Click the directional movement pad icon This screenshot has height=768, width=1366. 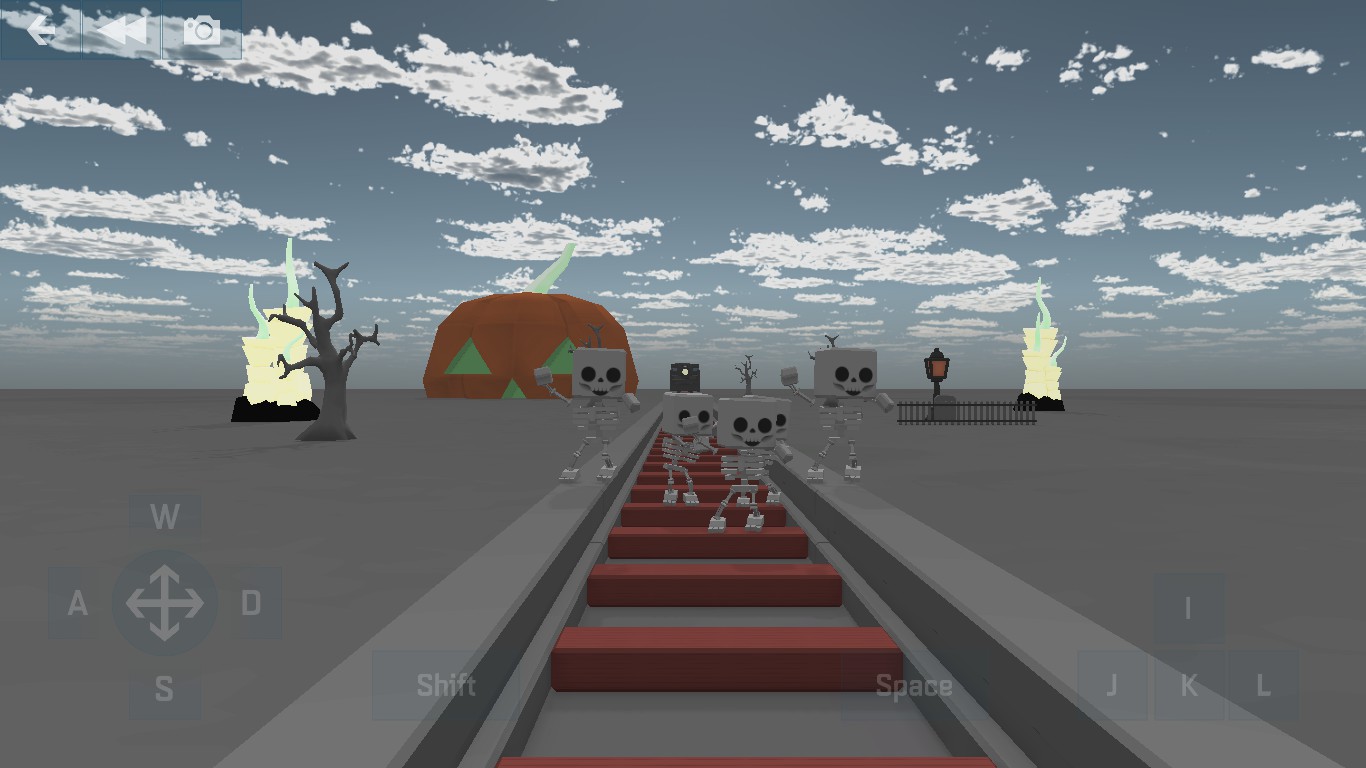(x=166, y=601)
